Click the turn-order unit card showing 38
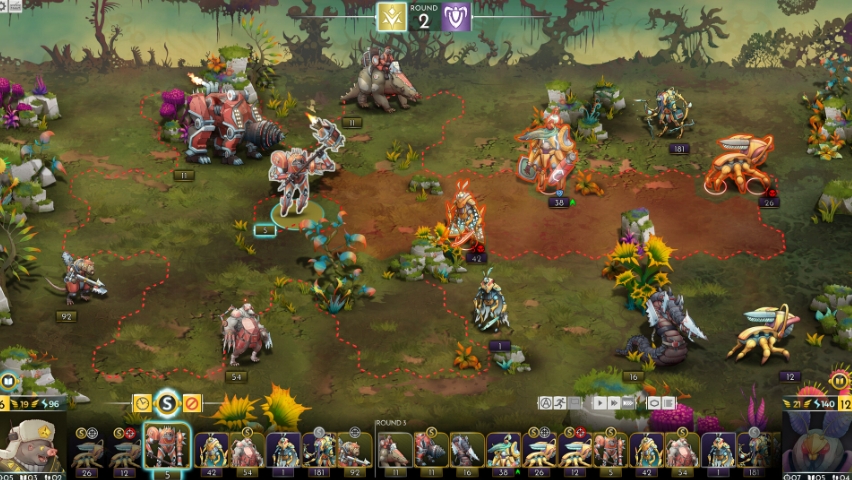Image resolution: width=852 pixels, height=480 pixels. click(503, 452)
